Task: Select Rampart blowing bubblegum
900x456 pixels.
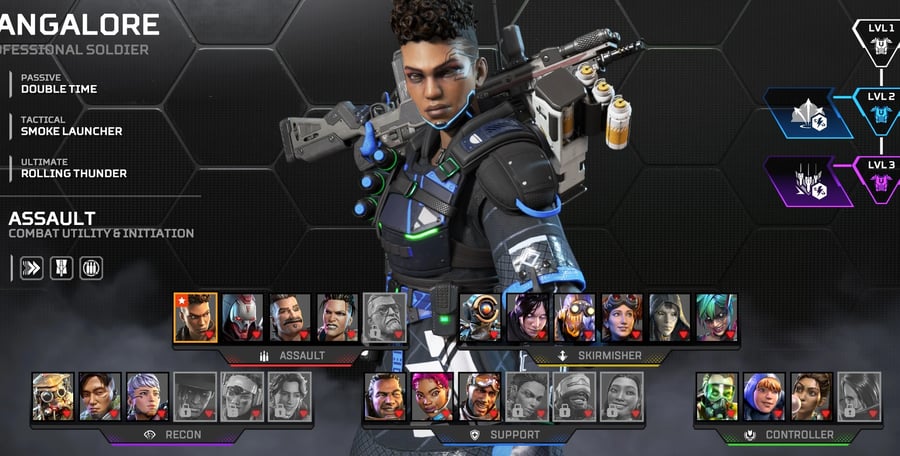Action: point(812,397)
